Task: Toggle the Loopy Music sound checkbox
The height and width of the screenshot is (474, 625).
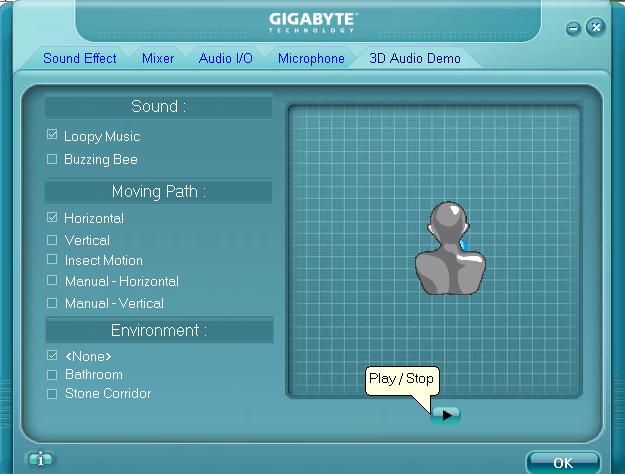Action: (52, 135)
